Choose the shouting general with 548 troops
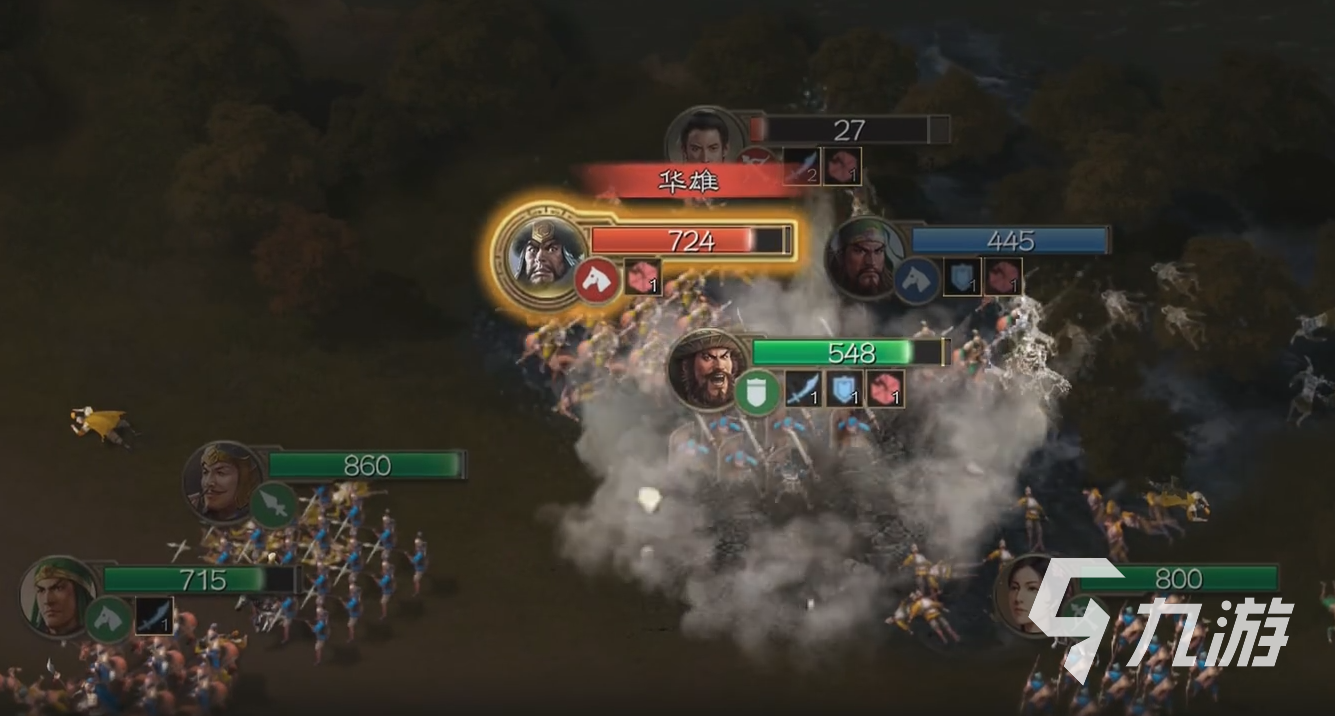This screenshot has height=716, width=1335. (x=707, y=369)
